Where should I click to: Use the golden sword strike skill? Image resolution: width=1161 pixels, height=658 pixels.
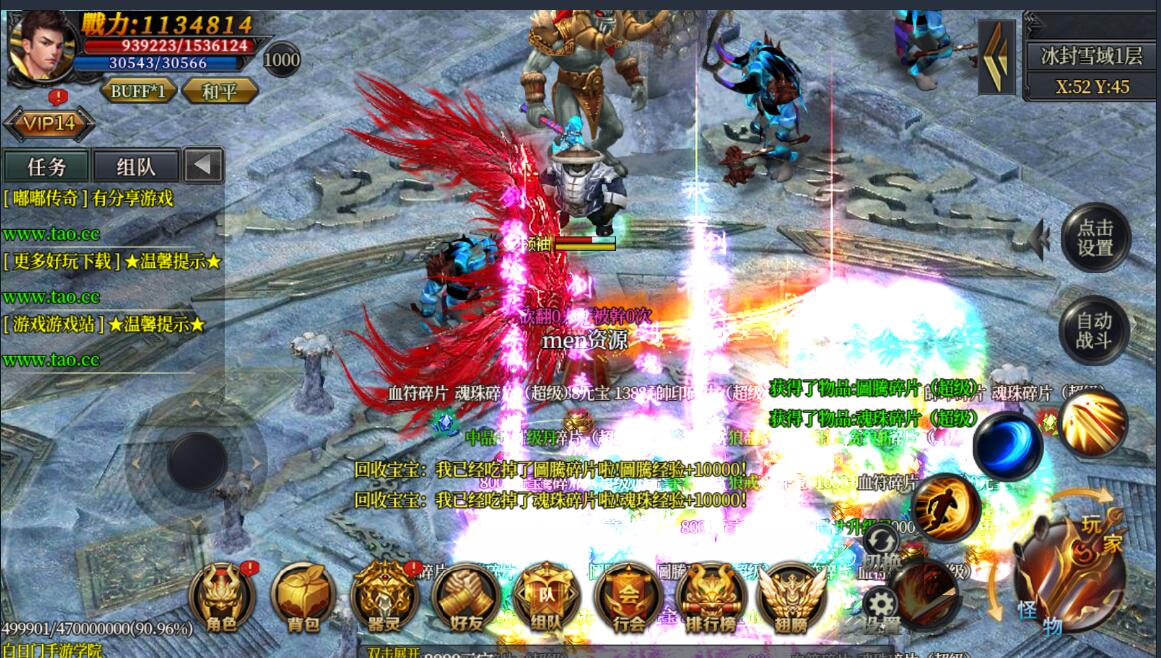[1093, 423]
